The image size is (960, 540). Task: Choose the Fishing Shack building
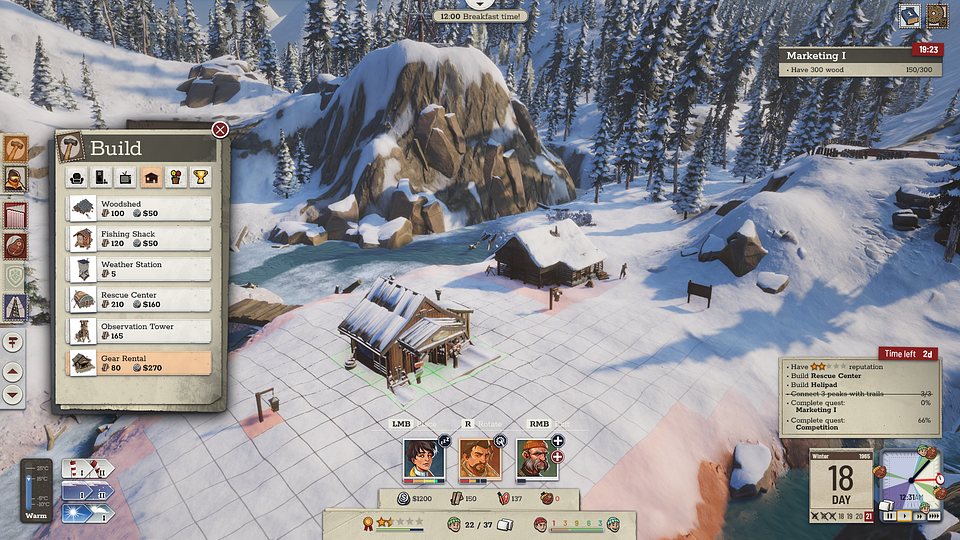[140, 239]
